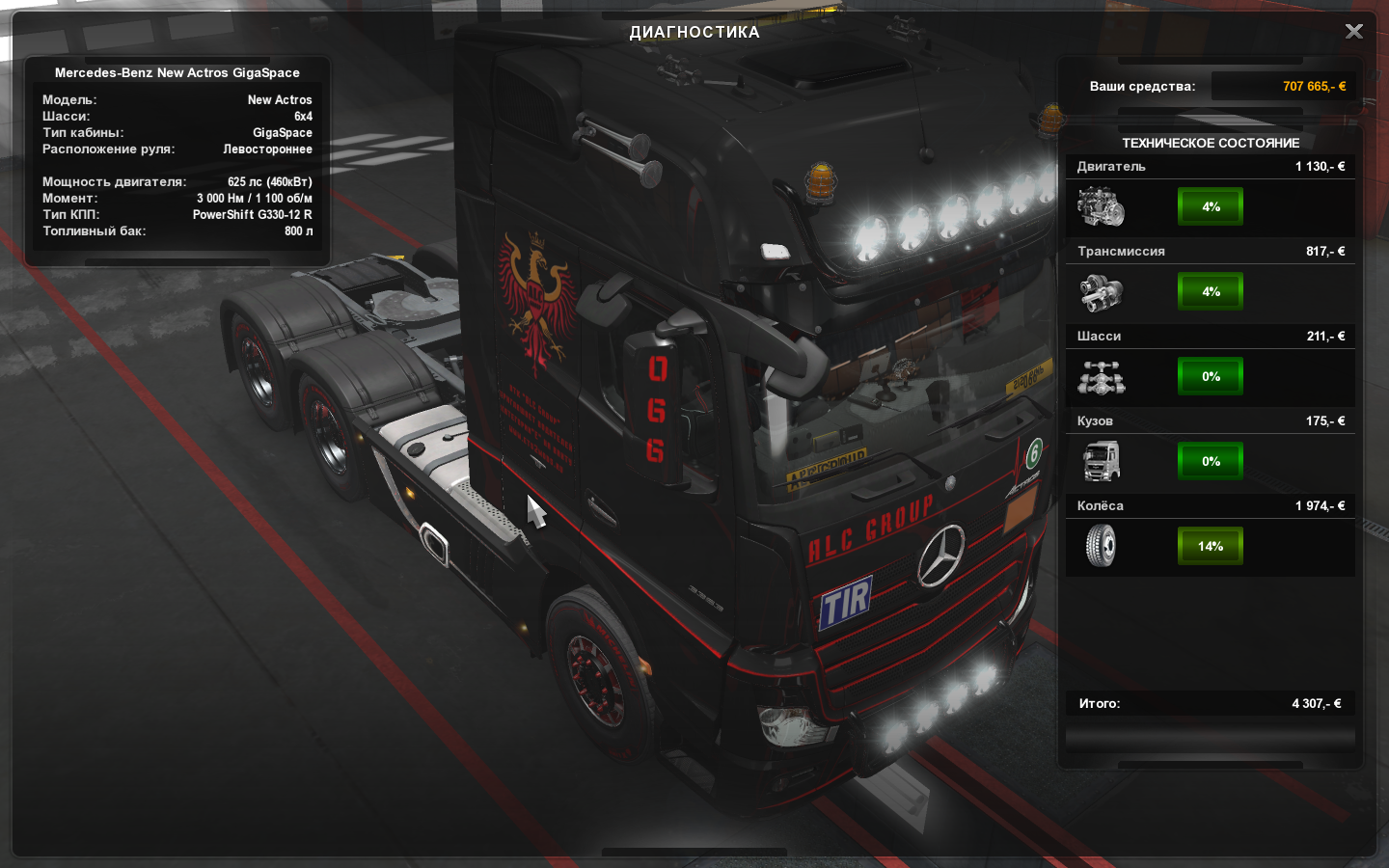1389x868 pixels.
Task: Click the truck cabin body icon
Action: (x=1101, y=461)
